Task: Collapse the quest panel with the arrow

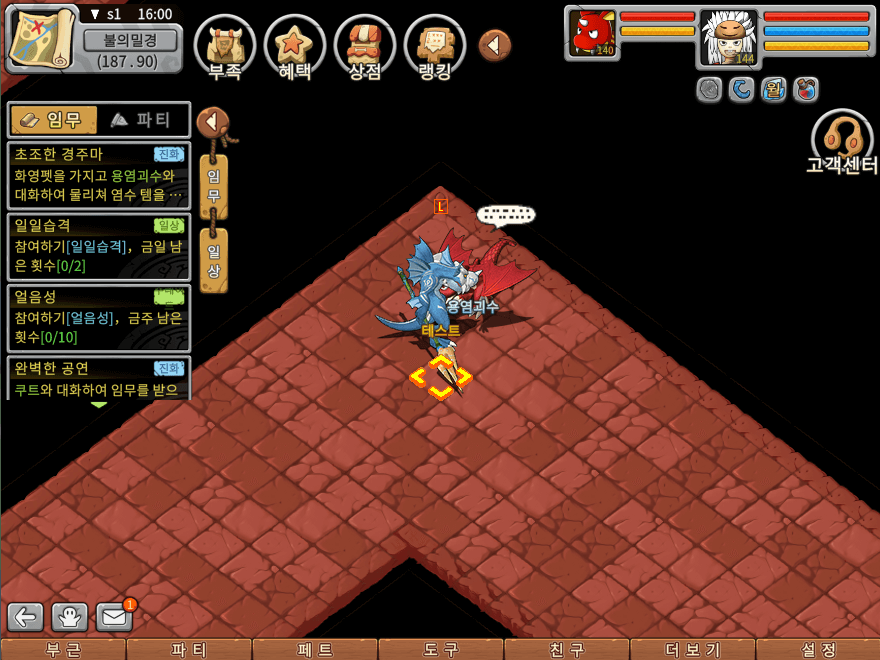Action: coord(211,122)
